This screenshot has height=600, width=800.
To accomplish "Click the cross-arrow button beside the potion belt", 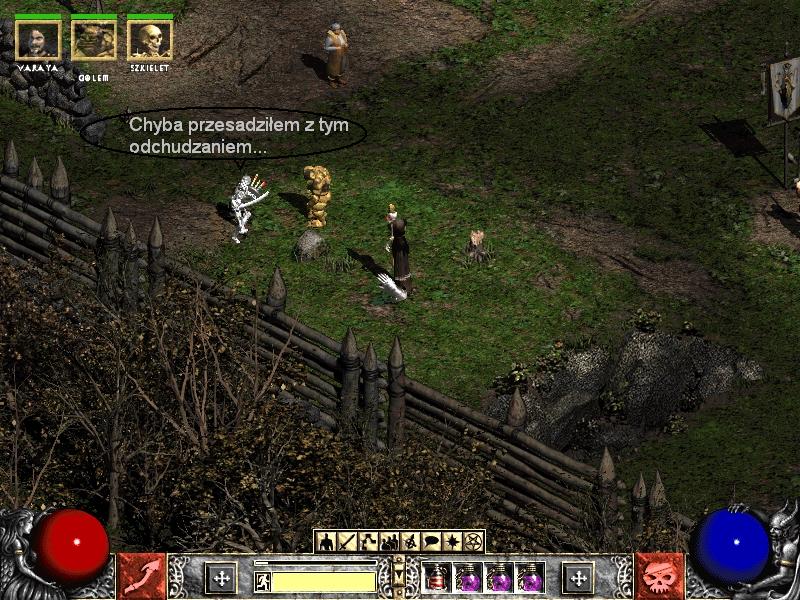I will point(577,577).
